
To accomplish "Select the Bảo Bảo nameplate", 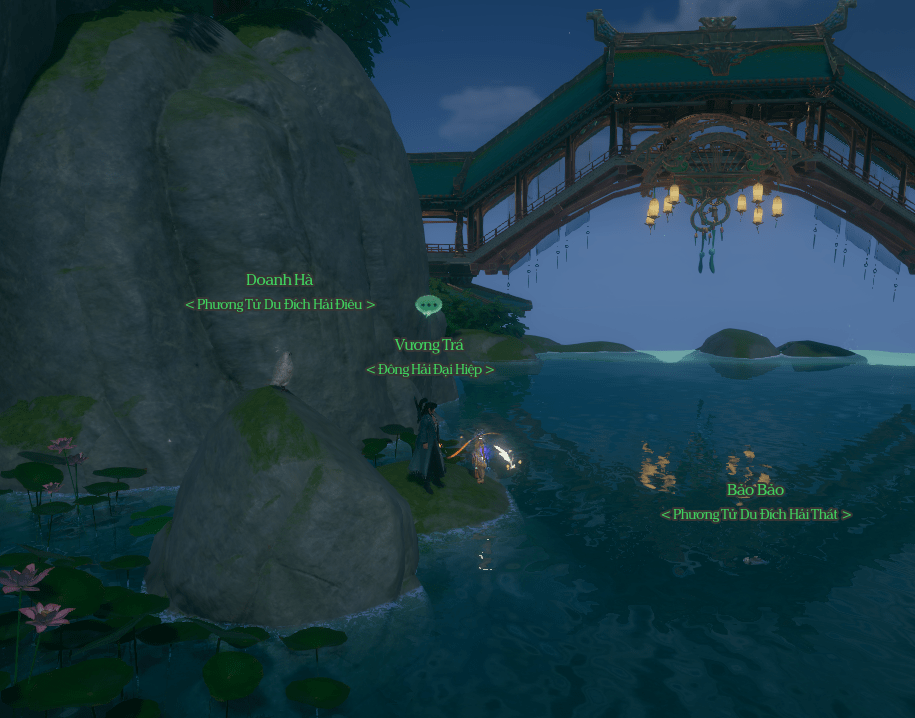I will pos(755,490).
